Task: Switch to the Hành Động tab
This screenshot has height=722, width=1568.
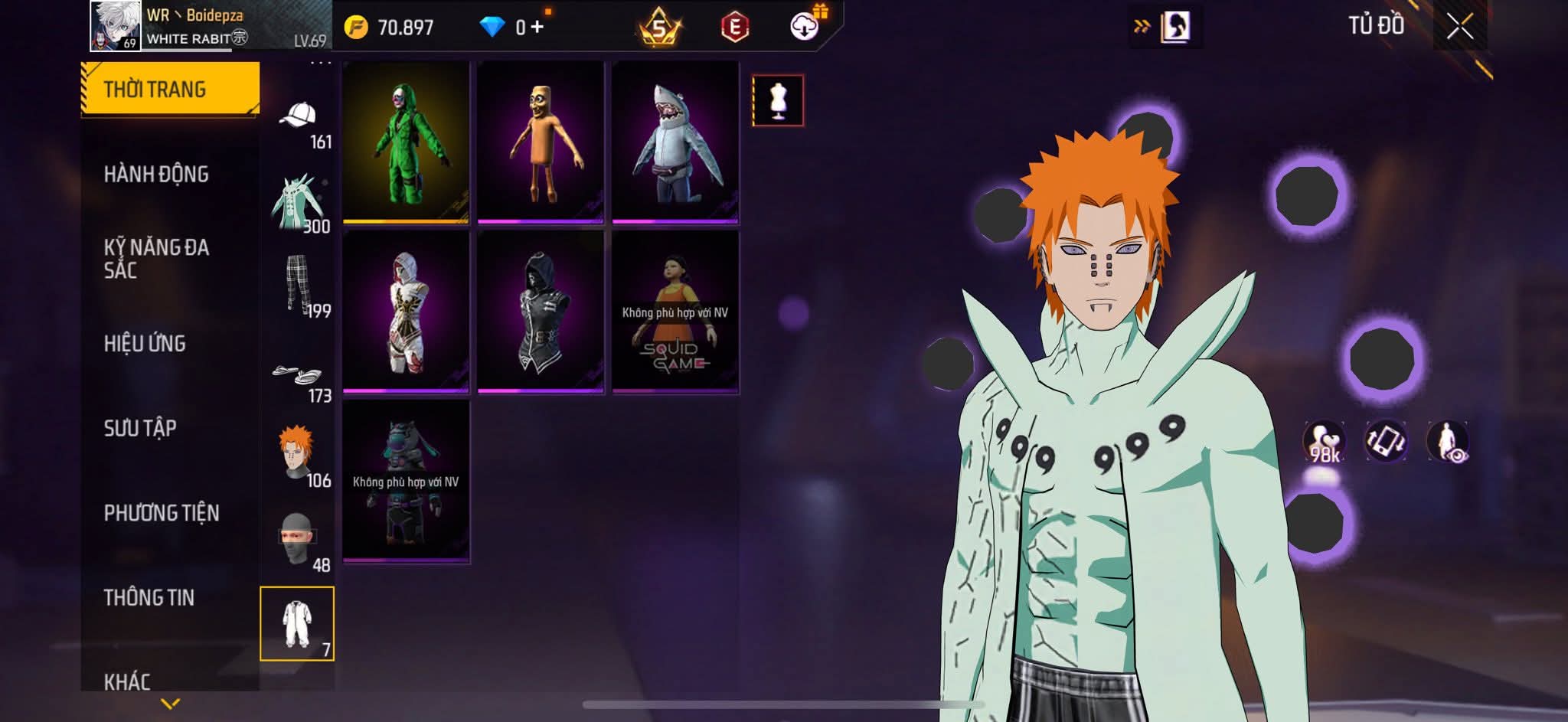Action: tap(156, 175)
